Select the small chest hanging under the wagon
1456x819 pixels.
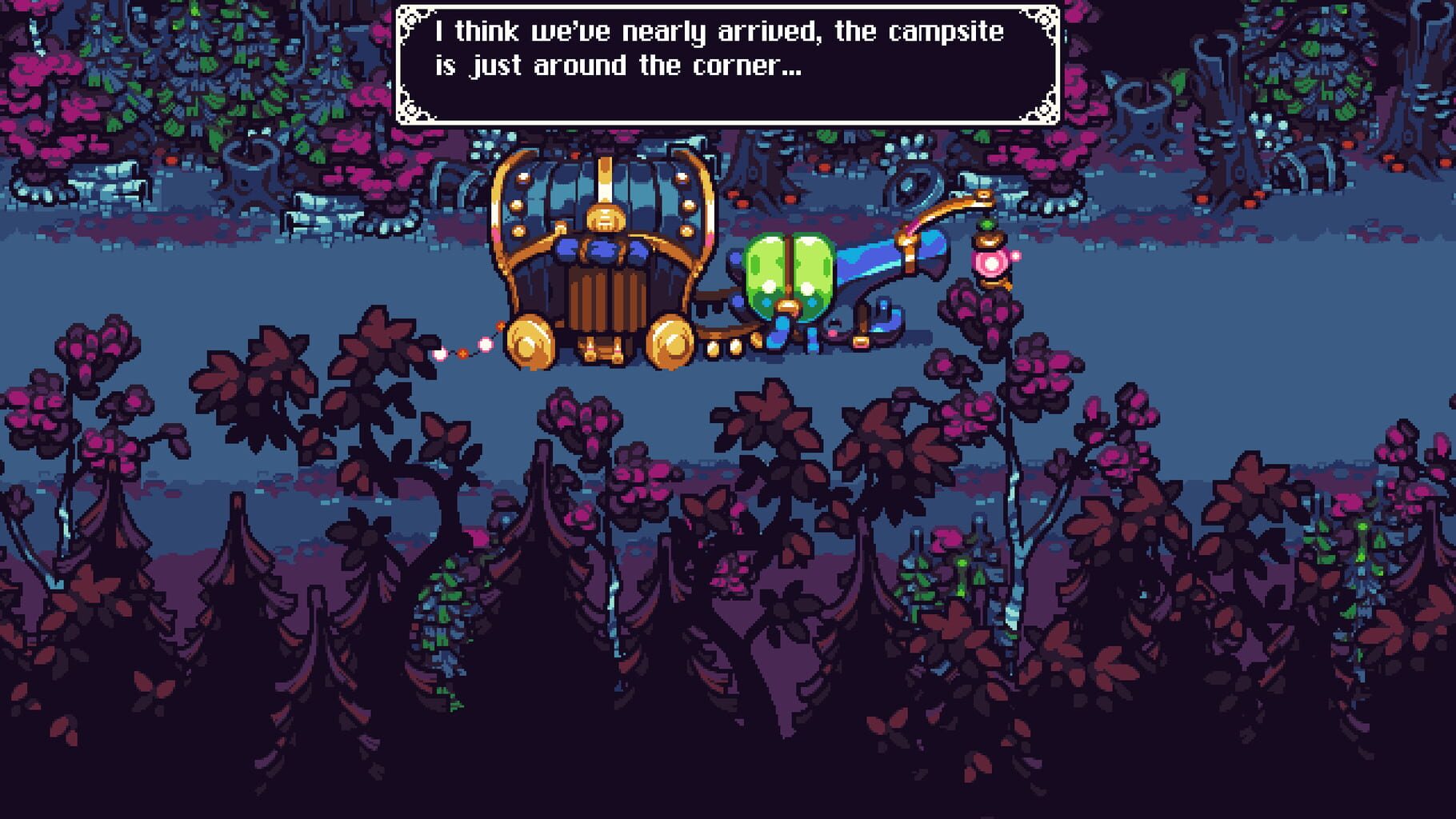[601, 350]
